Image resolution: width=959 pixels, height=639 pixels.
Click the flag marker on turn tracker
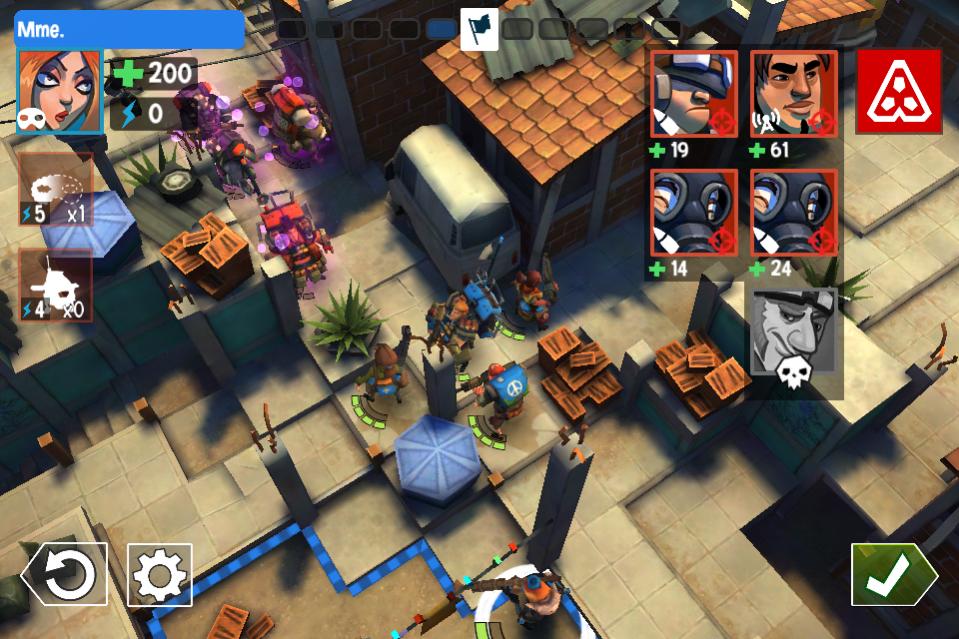(479, 28)
